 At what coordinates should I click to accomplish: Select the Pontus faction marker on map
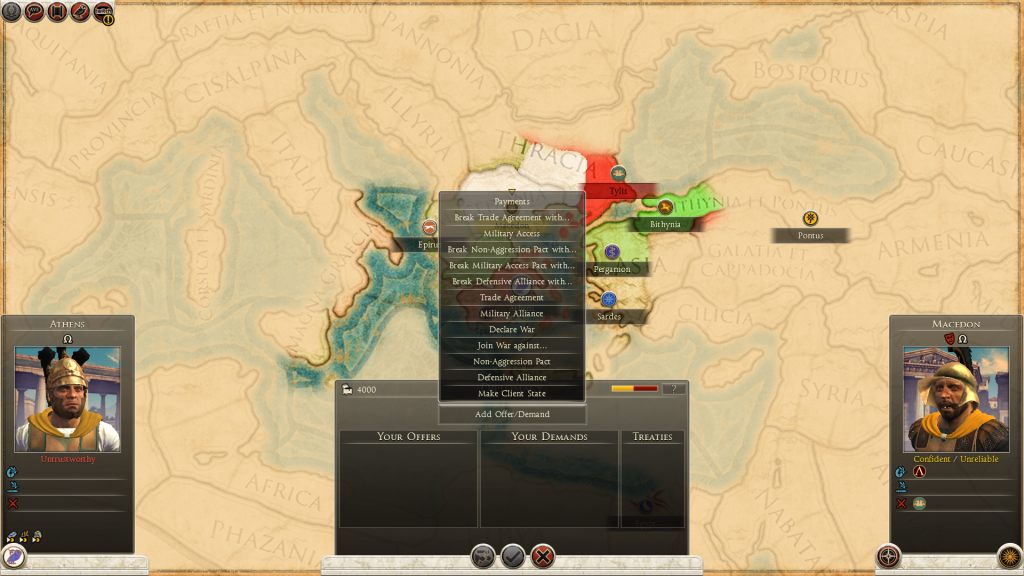coord(809,219)
